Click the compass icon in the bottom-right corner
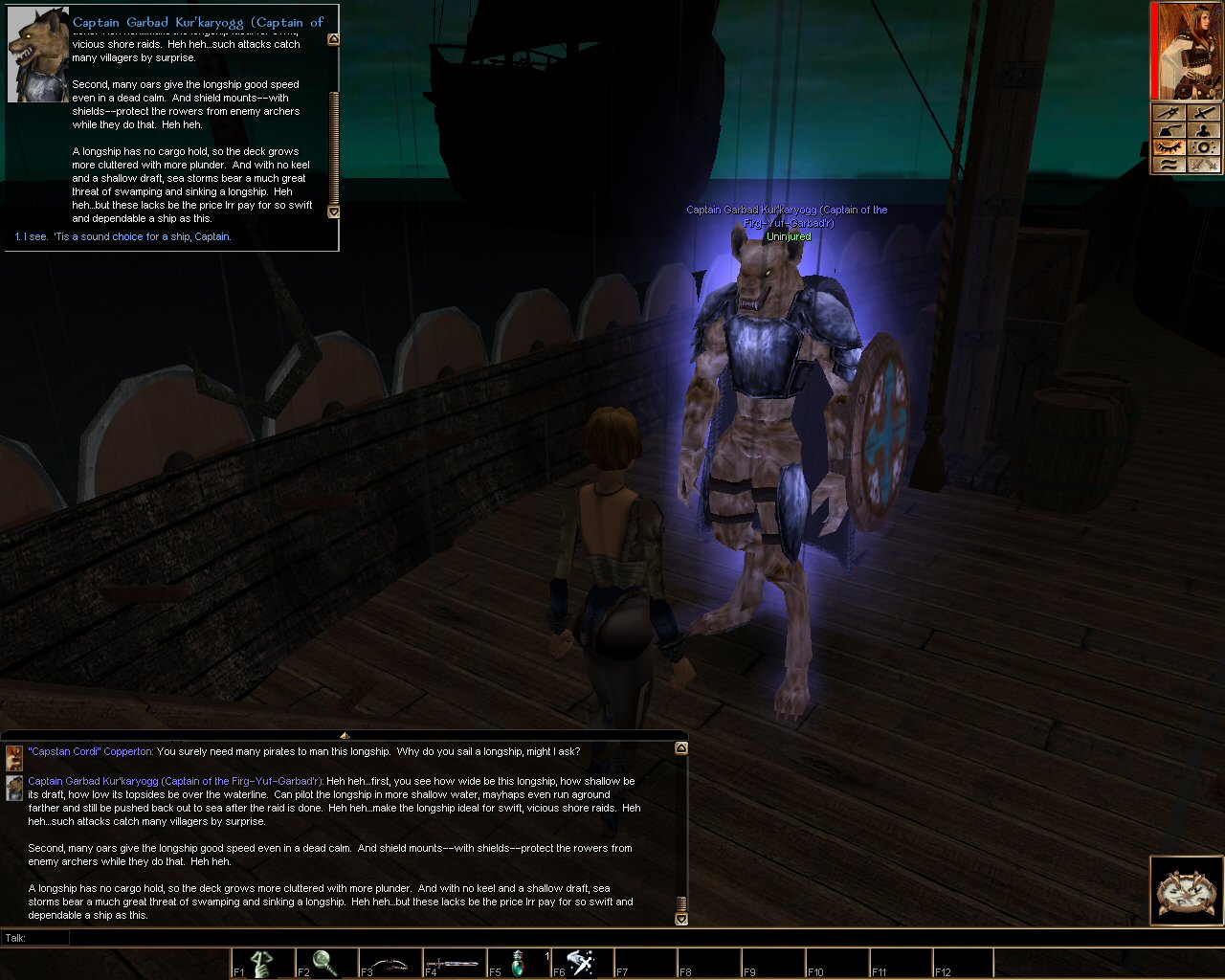 coord(1187,892)
